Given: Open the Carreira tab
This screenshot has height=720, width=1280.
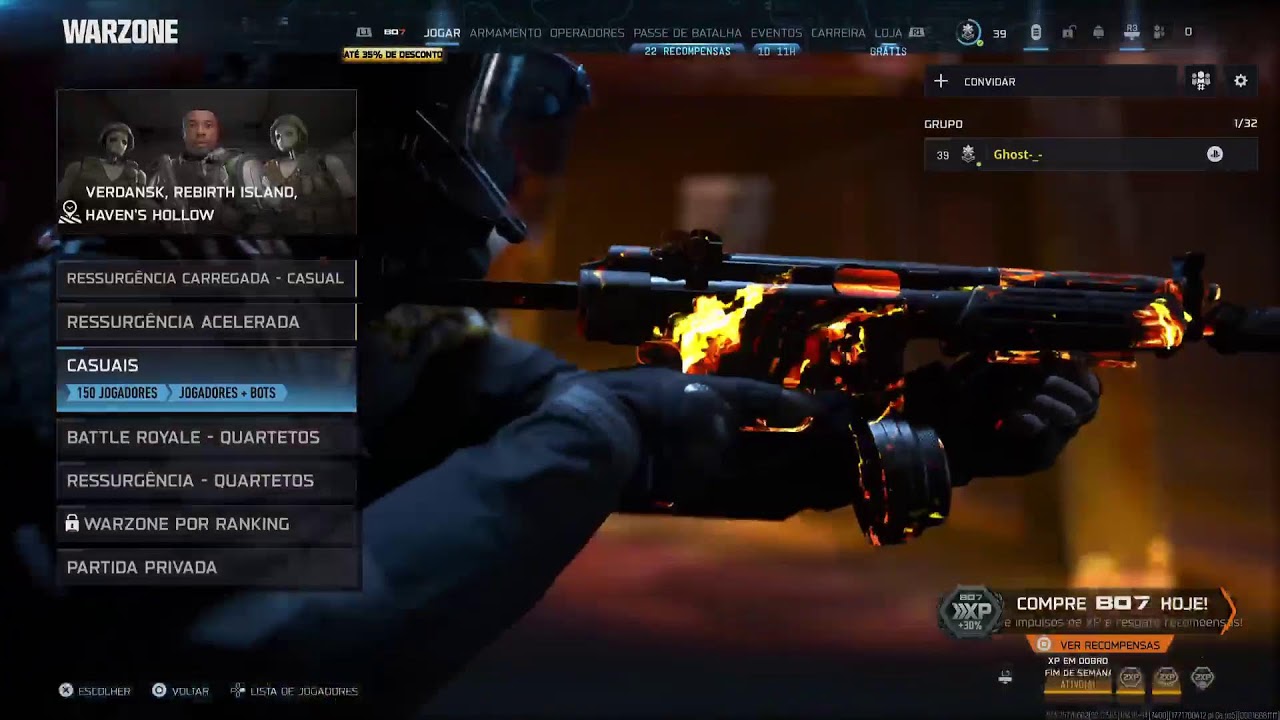Looking at the screenshot, I should (x=838, y=33).
